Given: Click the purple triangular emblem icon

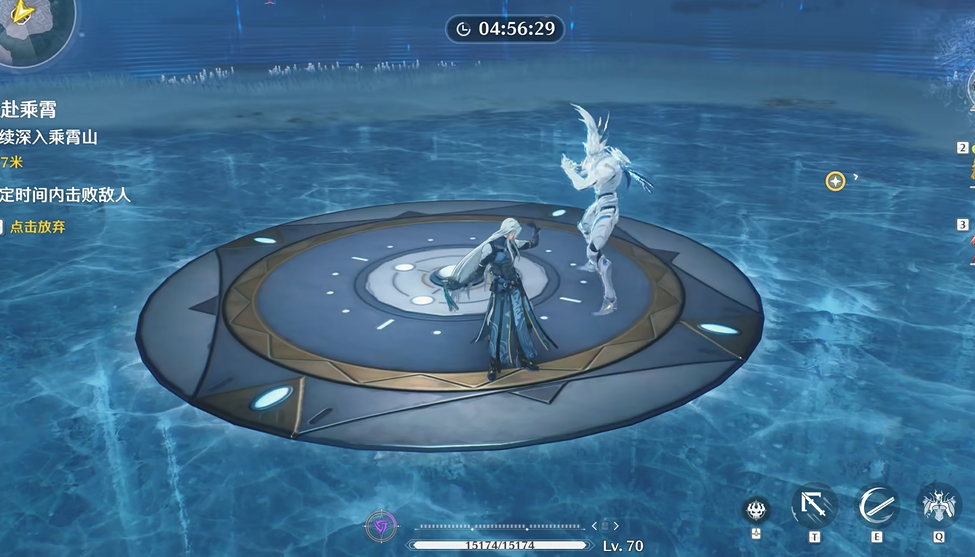Looking at the screenshot, I should (380, 525).
